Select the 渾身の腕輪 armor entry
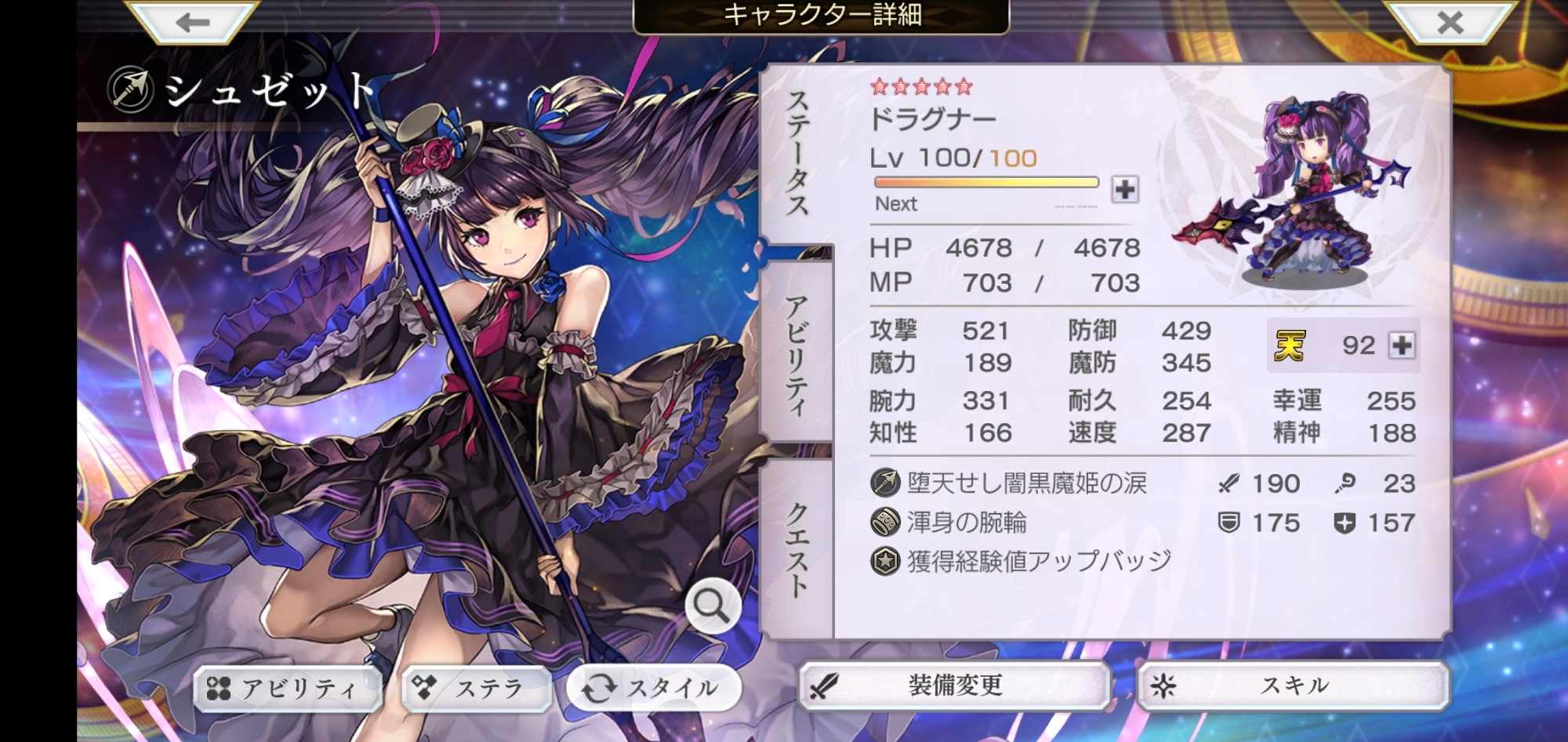 966,523
